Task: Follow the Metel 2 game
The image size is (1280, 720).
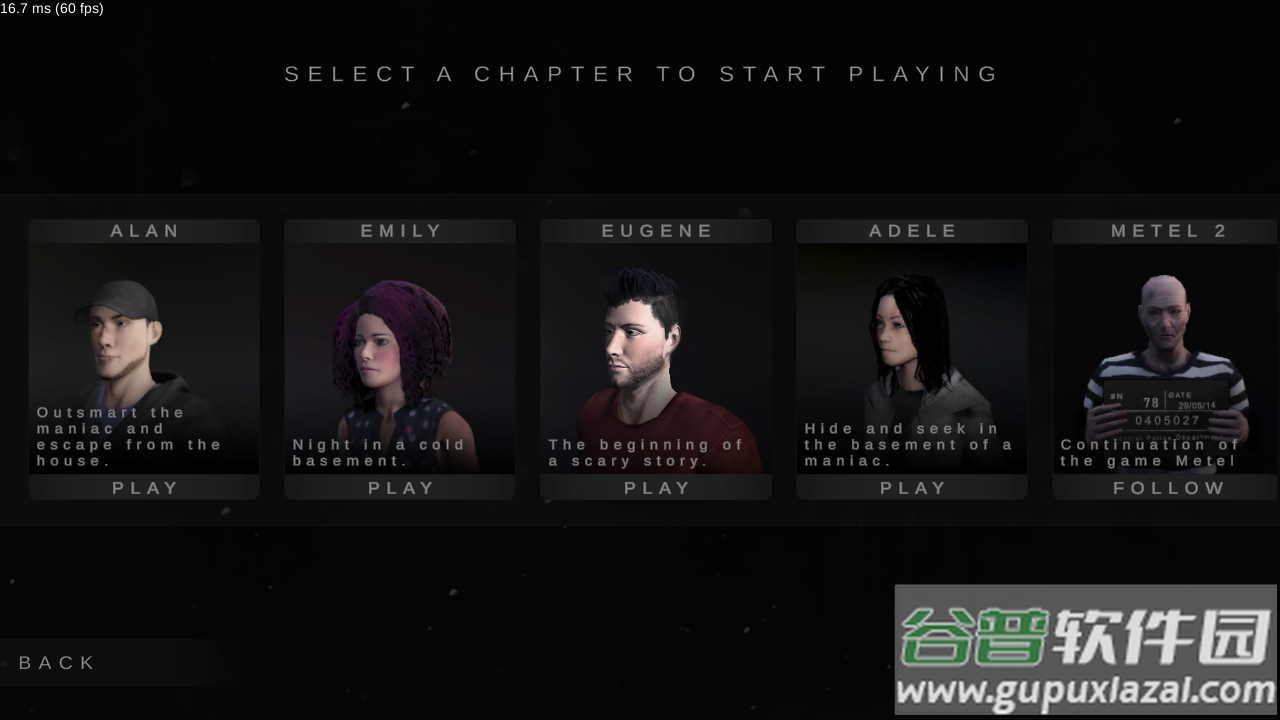Action: [1168, 488]
